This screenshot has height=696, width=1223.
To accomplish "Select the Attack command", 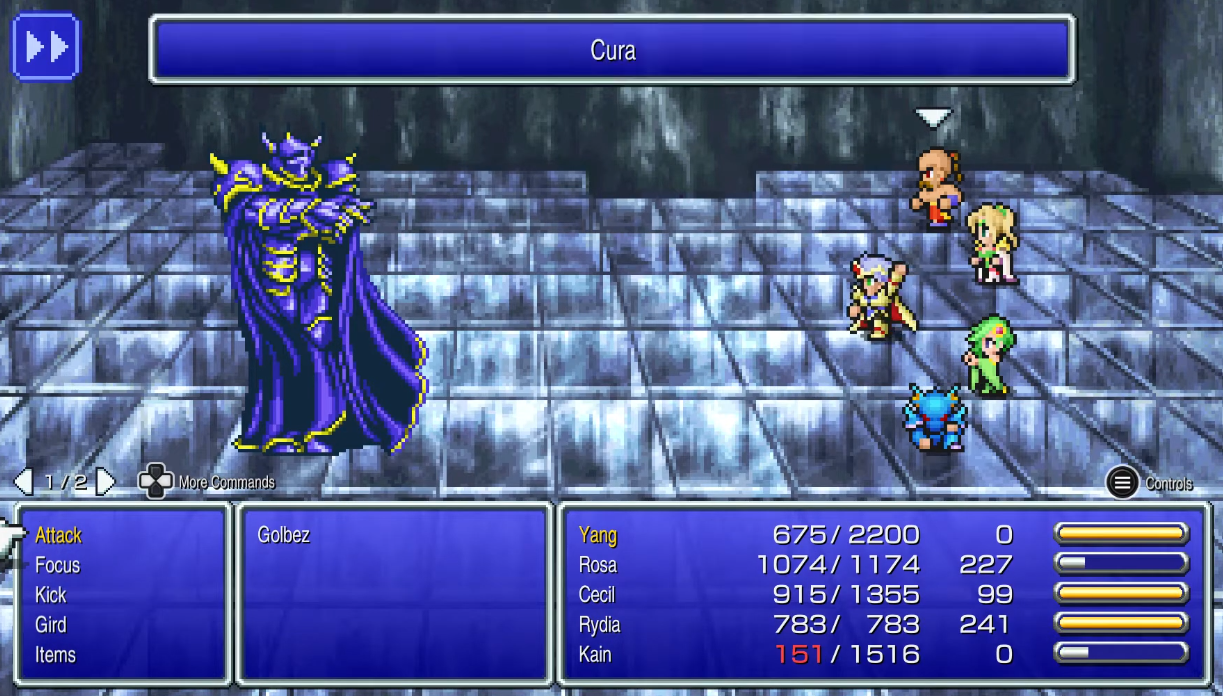I will point(58,536).
